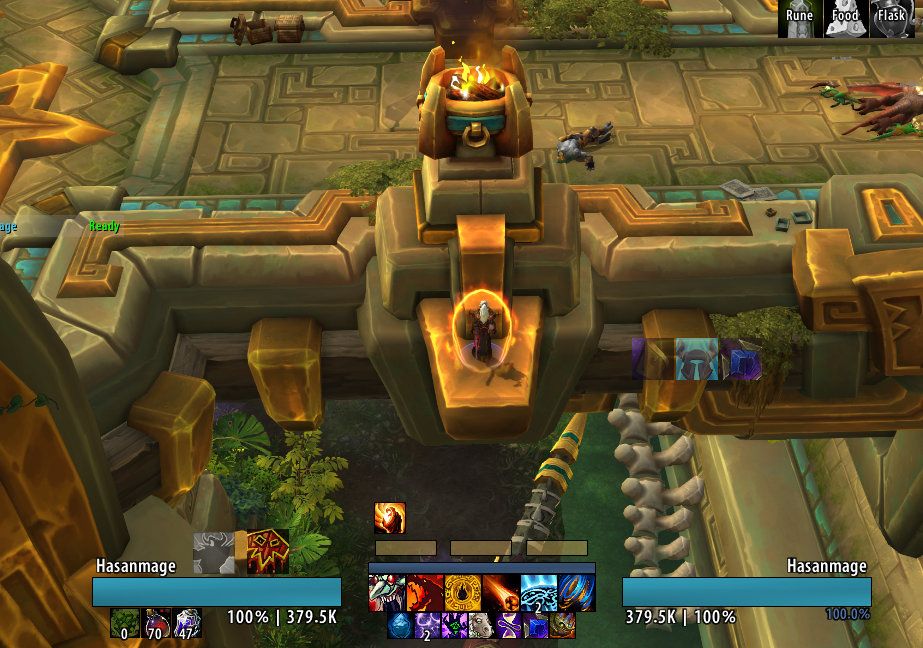Cast the blue and orange swirl spell
The height and width of the screenshot is (648, 923).
coord(577,594)
